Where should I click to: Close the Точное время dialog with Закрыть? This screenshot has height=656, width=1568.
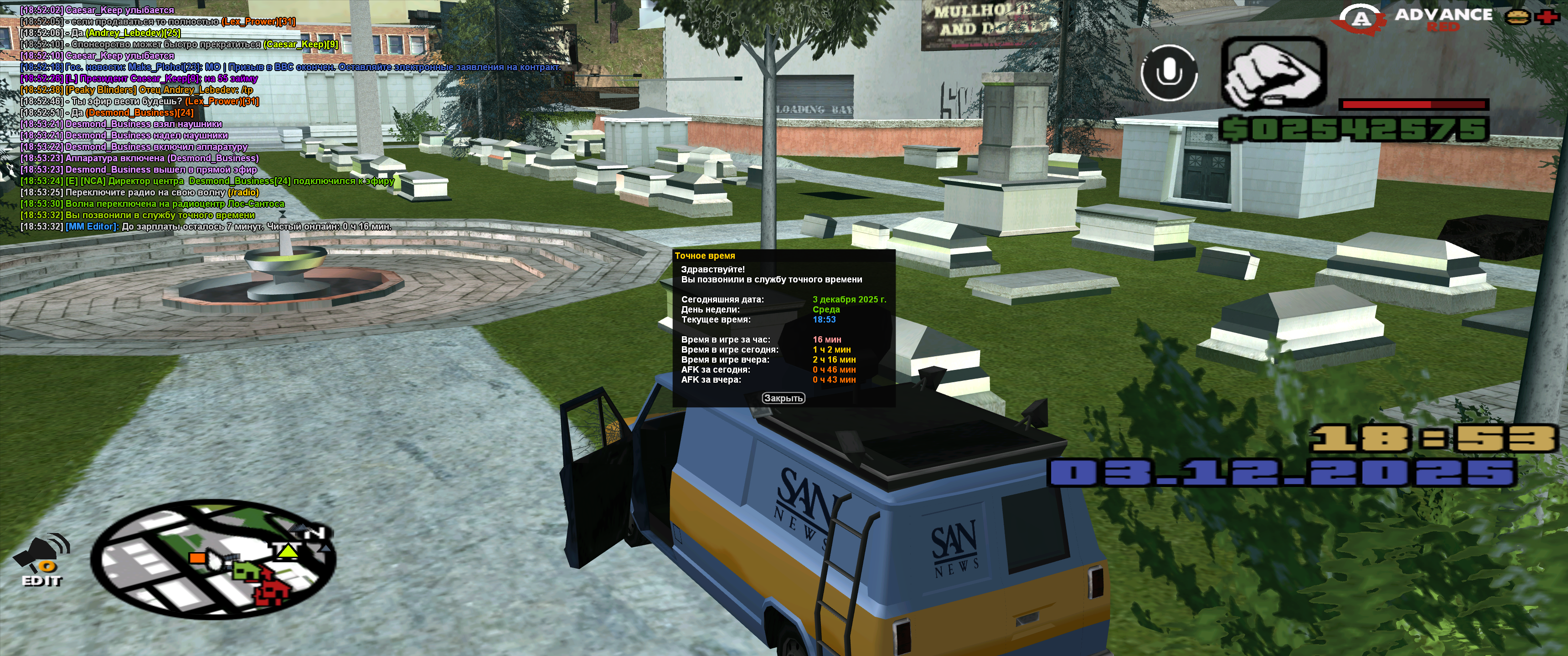pos(784,398)
